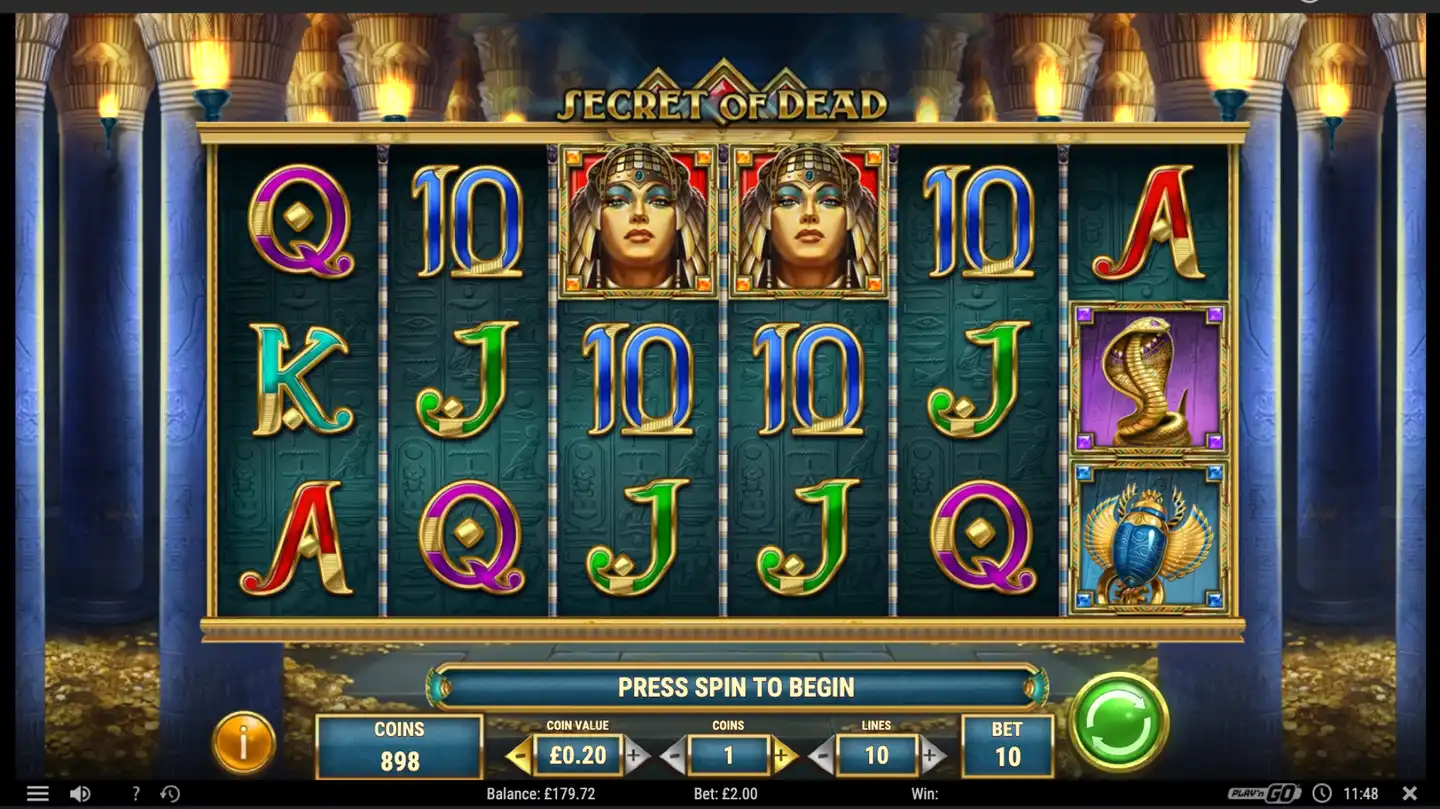Click the £0.20 coin value field

coord(577,756)
